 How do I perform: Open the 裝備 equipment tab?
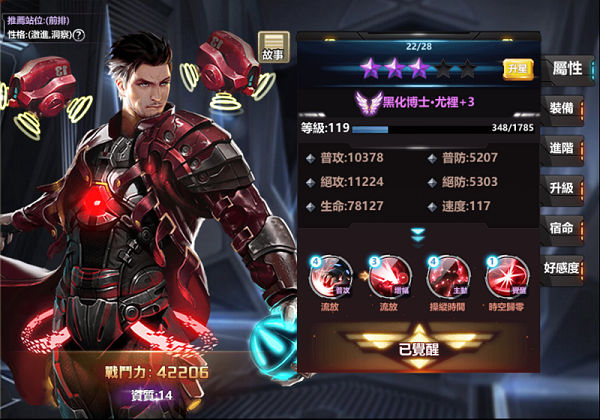[x=562, y=108]
